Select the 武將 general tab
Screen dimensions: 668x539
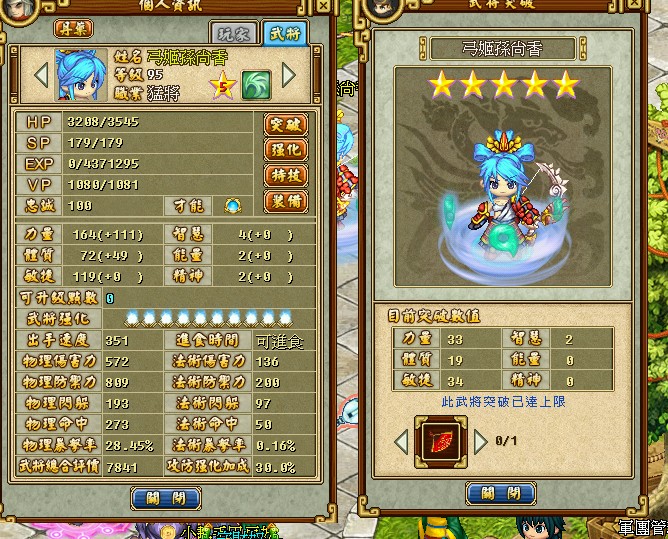pos(287,32)
